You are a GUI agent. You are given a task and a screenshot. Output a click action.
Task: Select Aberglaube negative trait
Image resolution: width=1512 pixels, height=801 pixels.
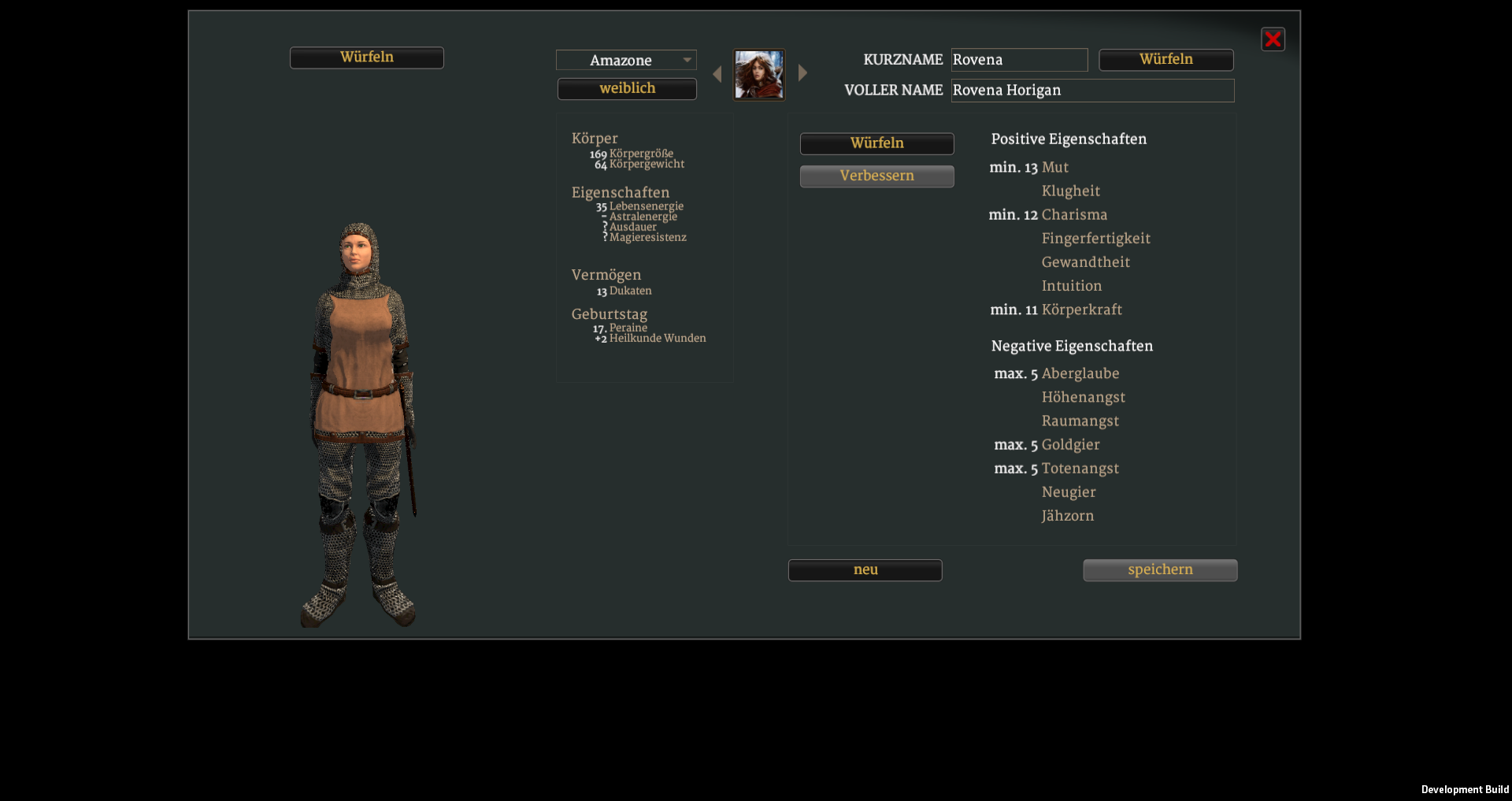(x=1080, y=373)
